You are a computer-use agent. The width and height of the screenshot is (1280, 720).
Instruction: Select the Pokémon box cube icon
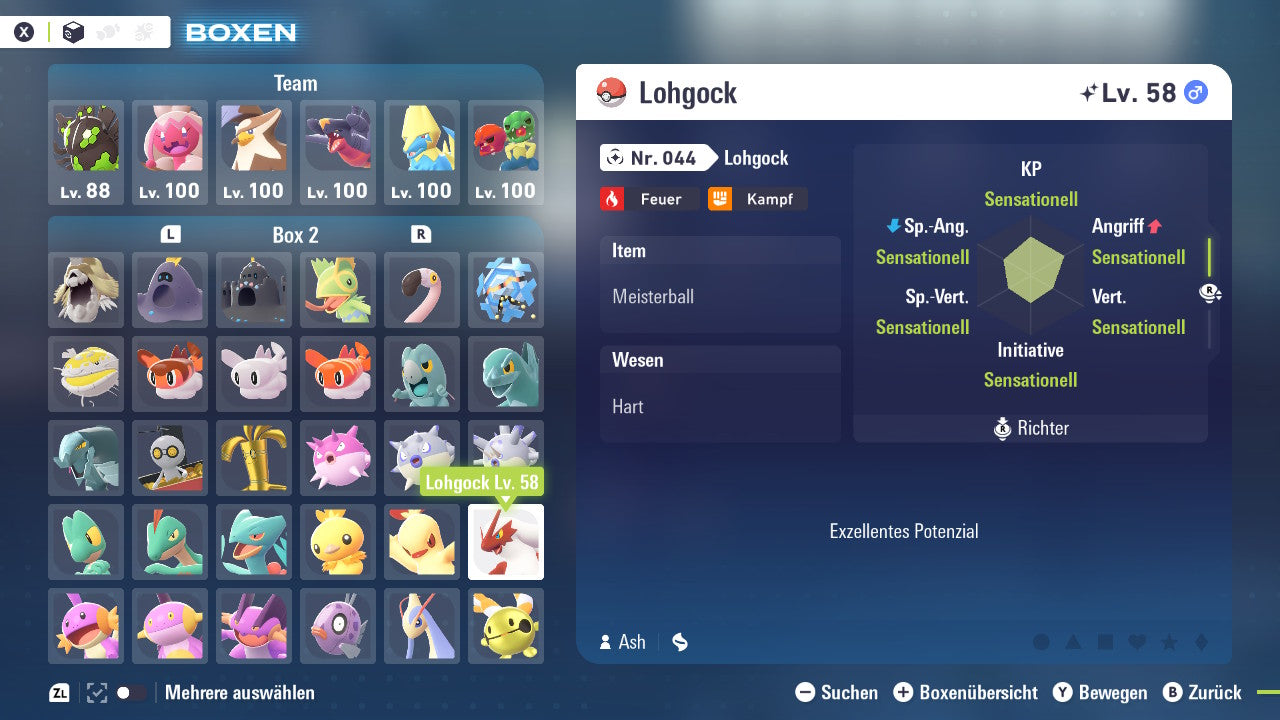[72, 31]
